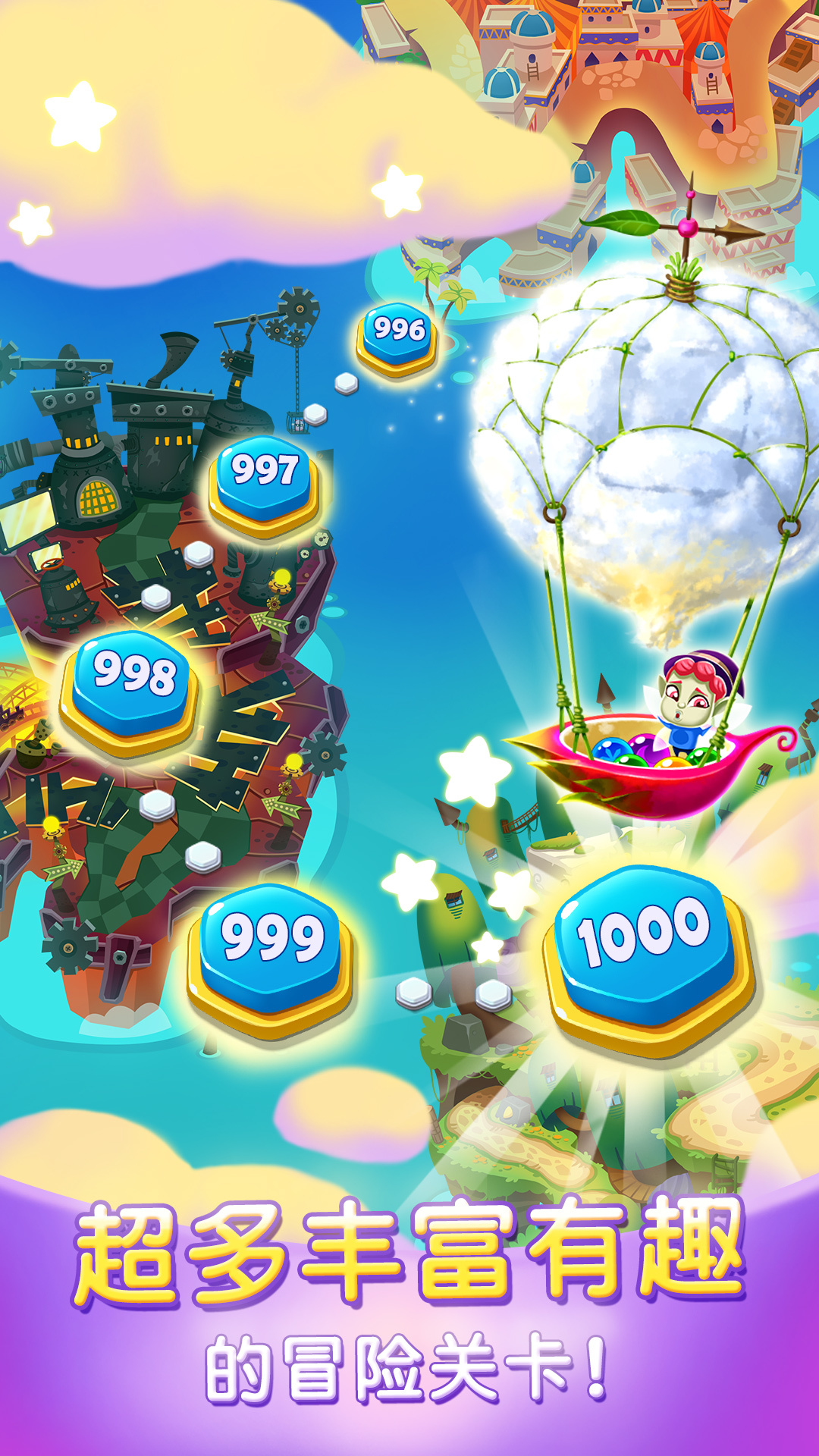The width and height of the screenshot is (819, 1456).
Task: Play the highlighted level 1000
Action: tap(645, 948)
